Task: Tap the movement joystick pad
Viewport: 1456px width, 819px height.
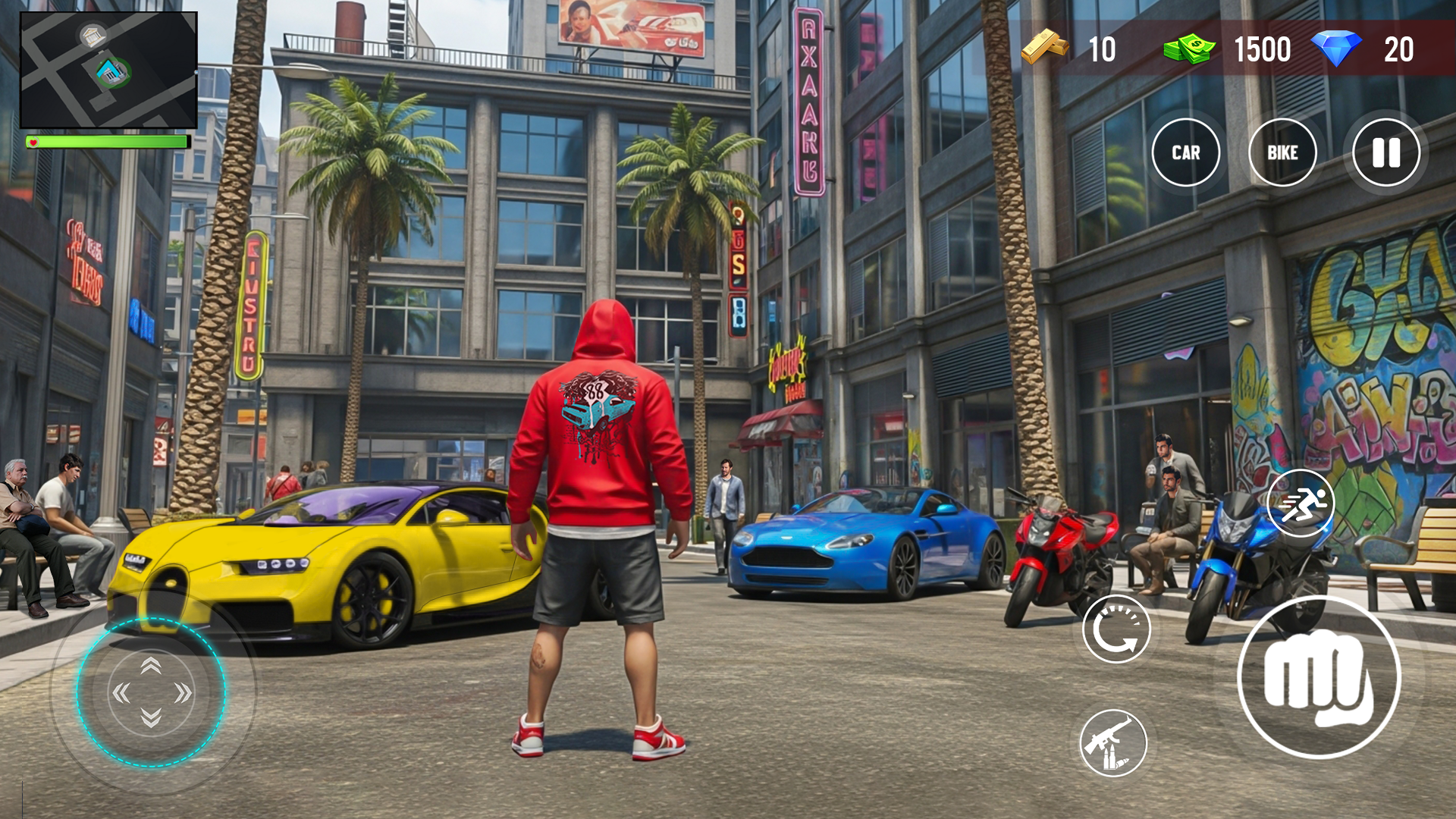Action: 152,694
